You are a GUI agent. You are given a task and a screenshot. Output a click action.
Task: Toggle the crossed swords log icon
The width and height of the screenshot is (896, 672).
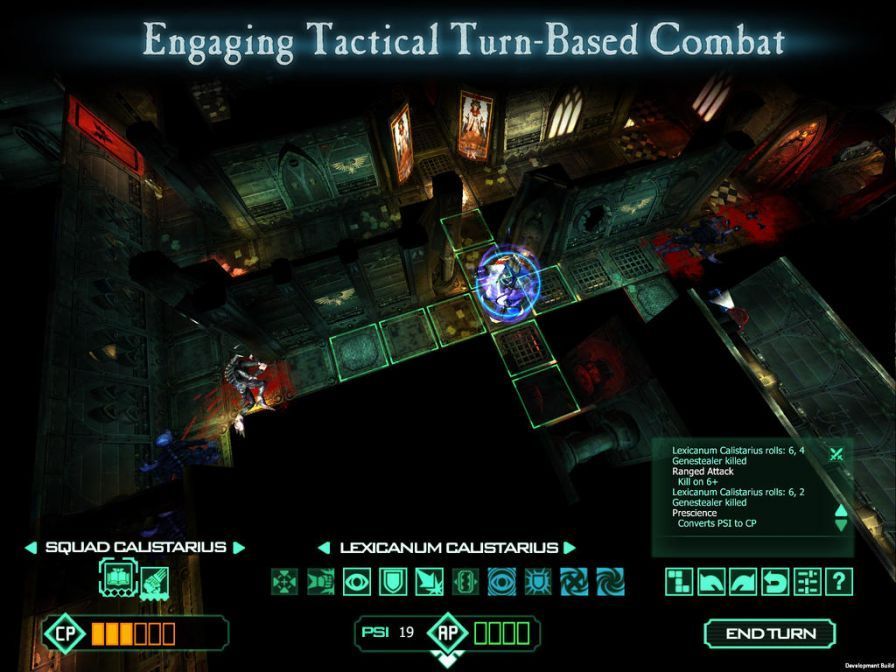pyautogui.click(x=837, y=454)
